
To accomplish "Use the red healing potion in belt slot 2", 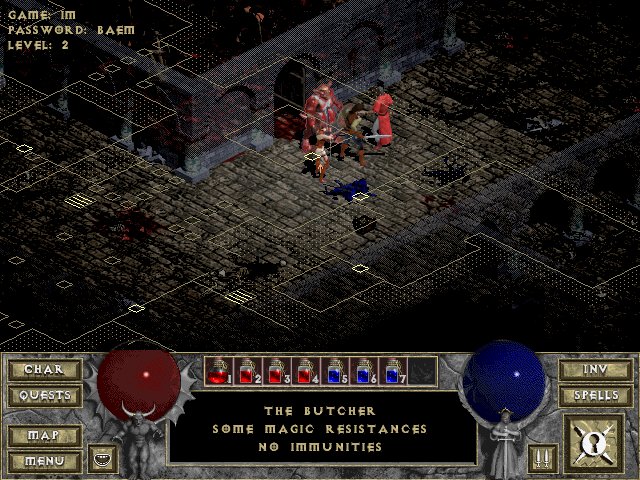I will click(x=249, y=371).
